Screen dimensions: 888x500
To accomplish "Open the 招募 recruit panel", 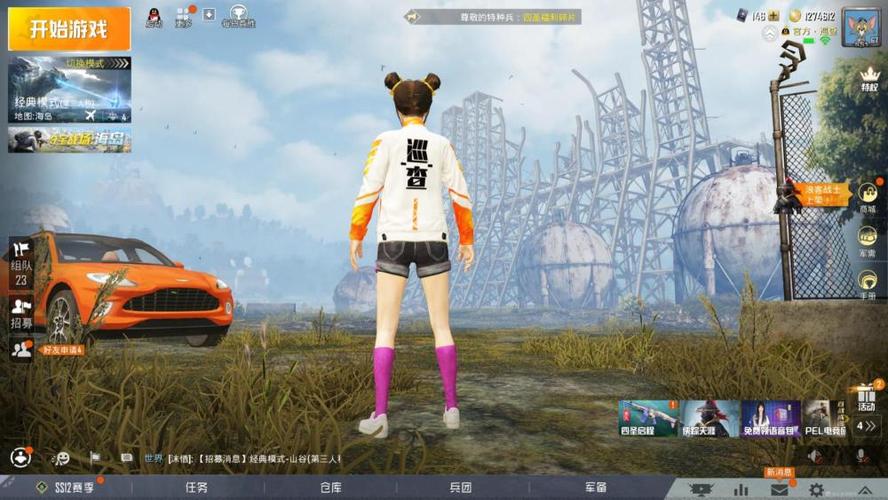I will click(x=21, y=311).
